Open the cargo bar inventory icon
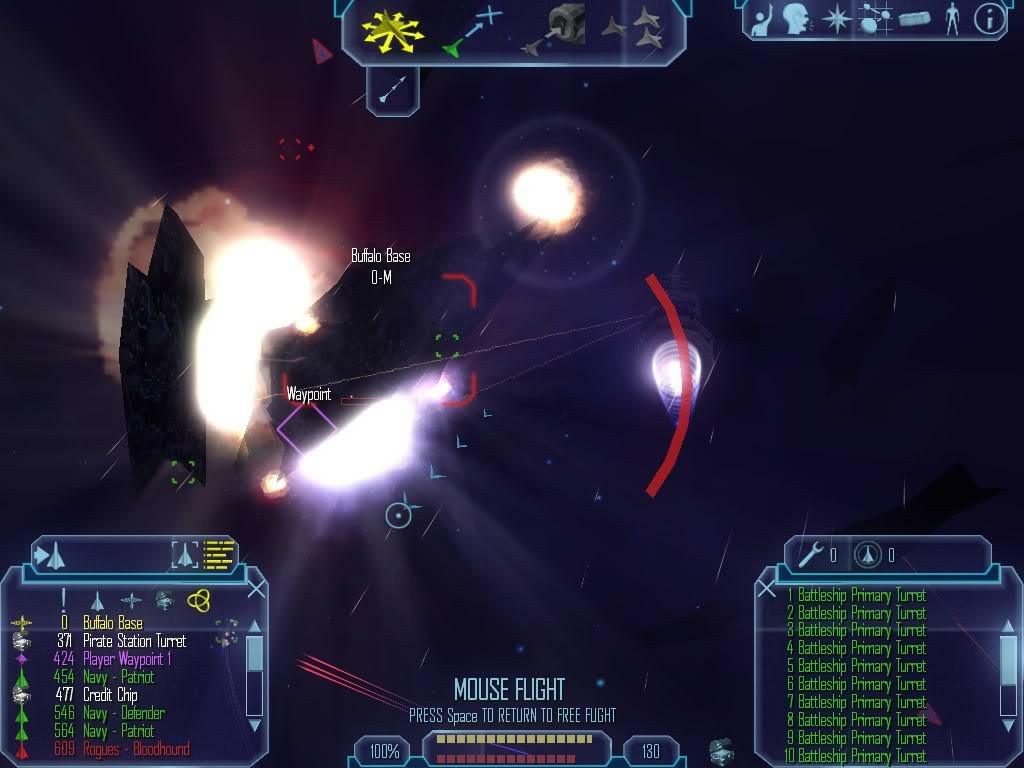Viewport: 1024px width, 768px height. (x=914, y=19)
